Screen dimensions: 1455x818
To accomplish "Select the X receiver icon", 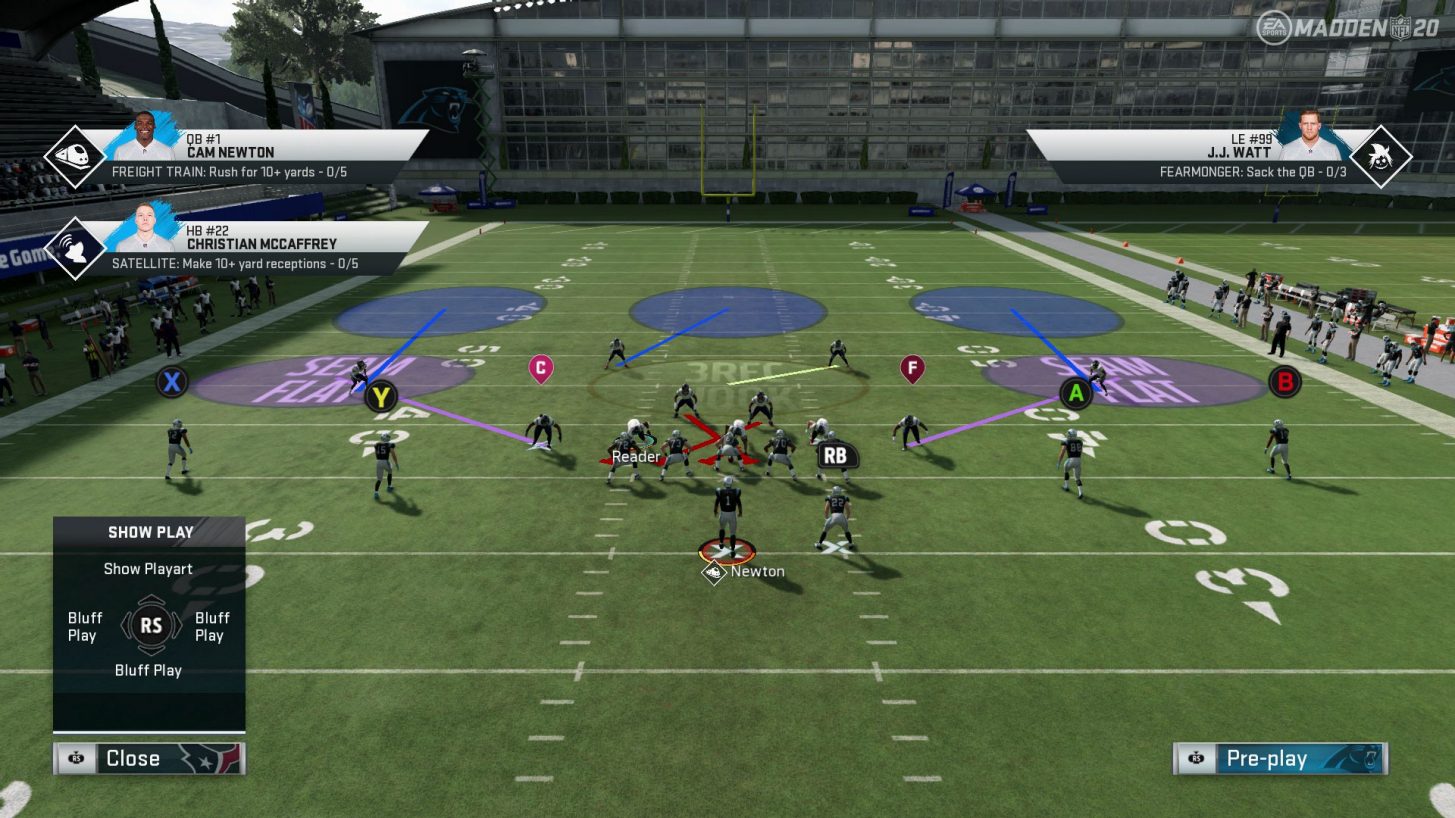I will (170, 382).
